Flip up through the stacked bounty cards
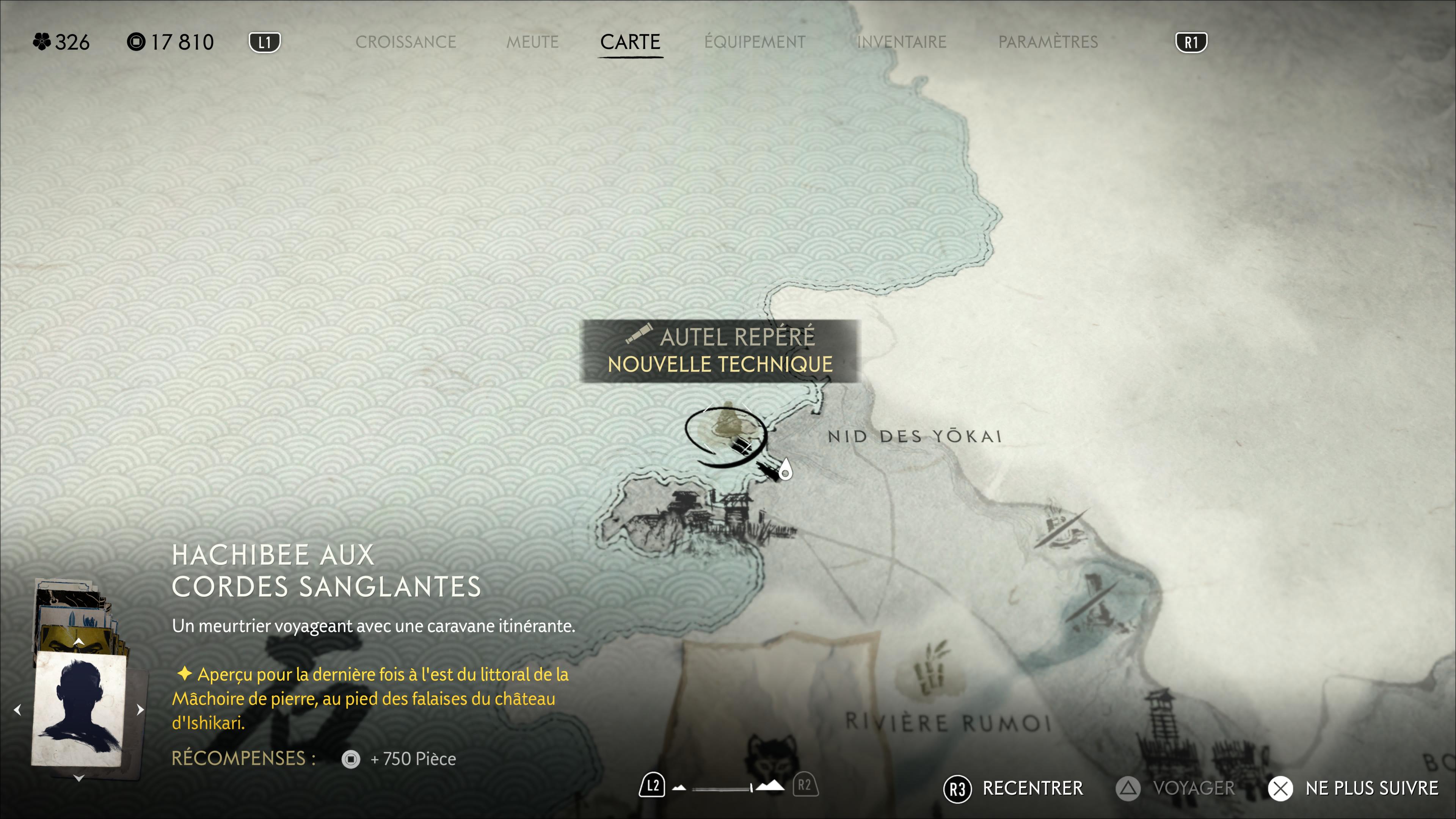This screenshot has width=1456, height=819. [x=78, y=642]
